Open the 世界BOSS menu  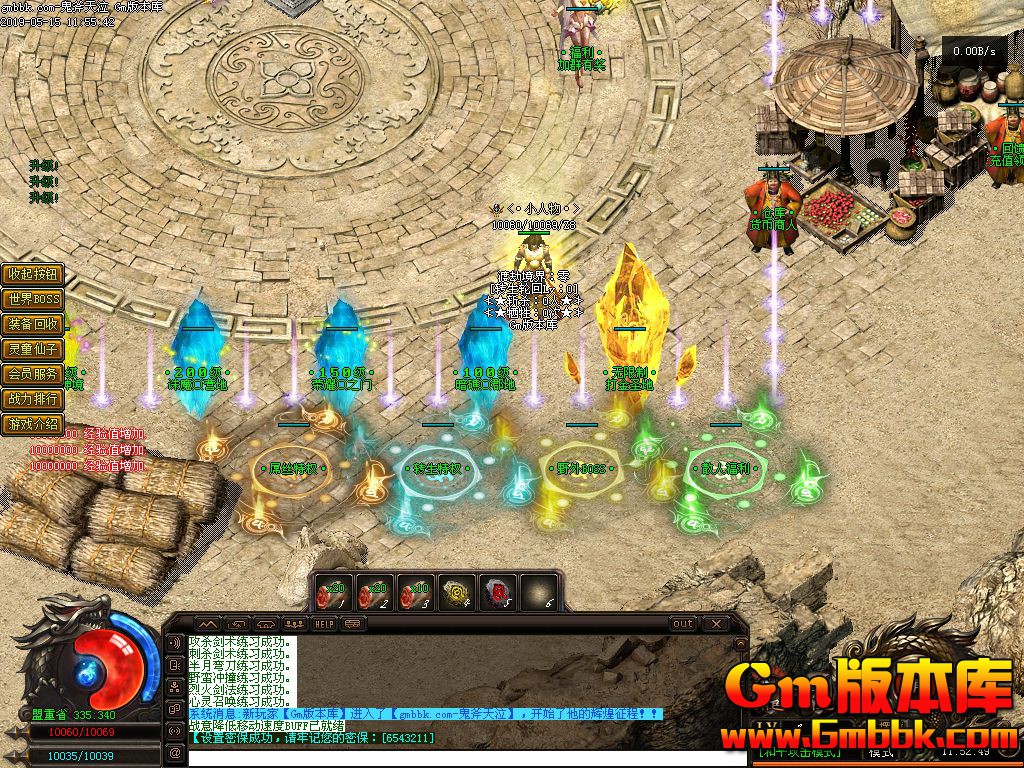coord(33,299)
